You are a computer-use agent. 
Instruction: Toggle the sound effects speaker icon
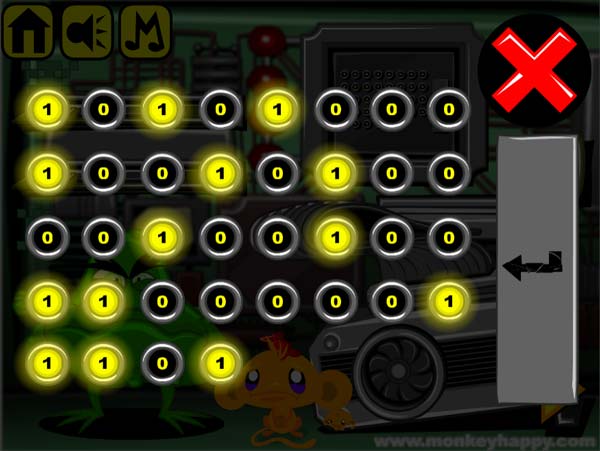point(86,32)
